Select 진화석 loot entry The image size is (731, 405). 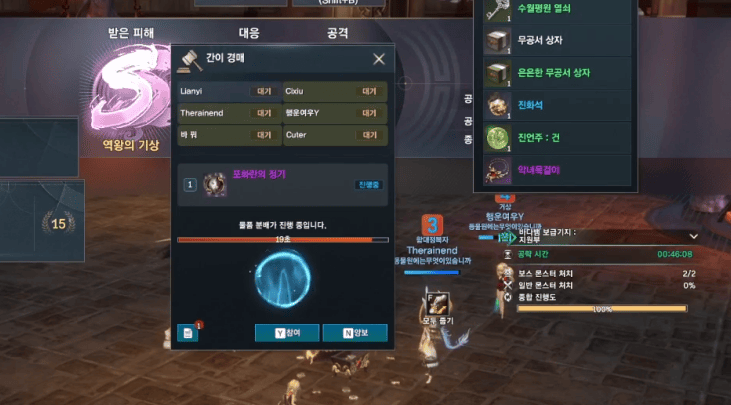[x=560, y=105]
